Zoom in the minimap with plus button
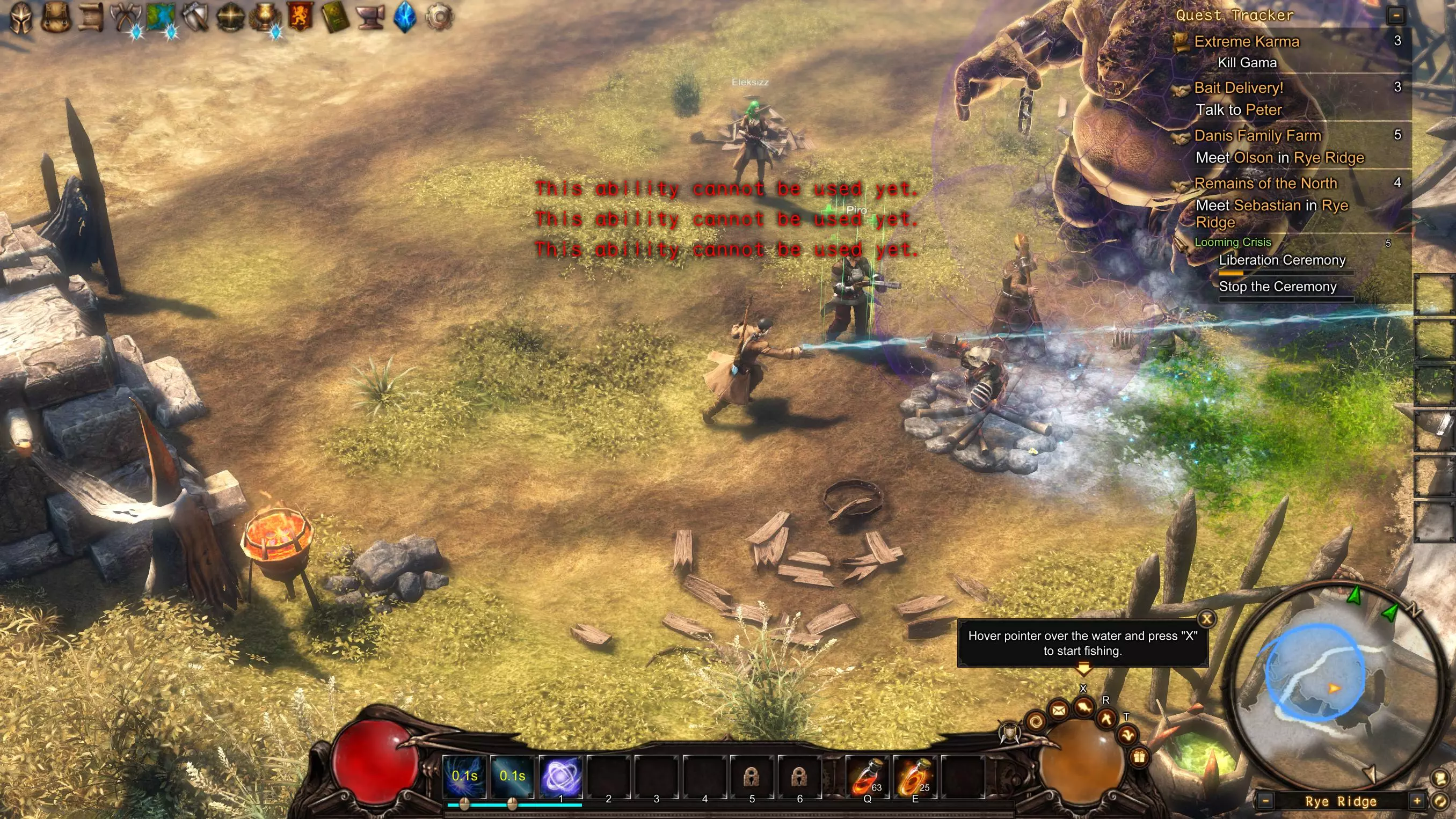This screenshot has width=1456, height=819. tap(1417, 801)
